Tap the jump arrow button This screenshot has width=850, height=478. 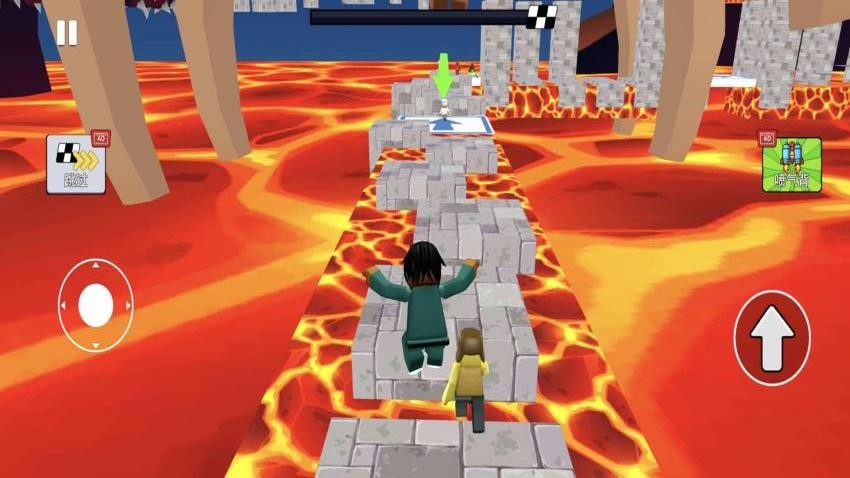pos(771,338)
